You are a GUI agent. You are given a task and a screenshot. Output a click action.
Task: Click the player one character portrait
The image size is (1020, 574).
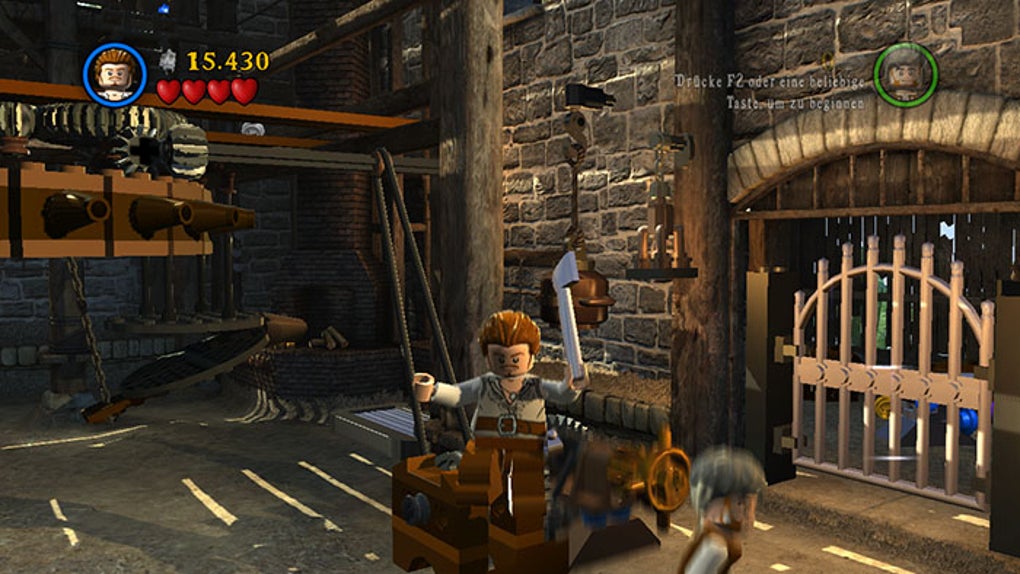114,75
